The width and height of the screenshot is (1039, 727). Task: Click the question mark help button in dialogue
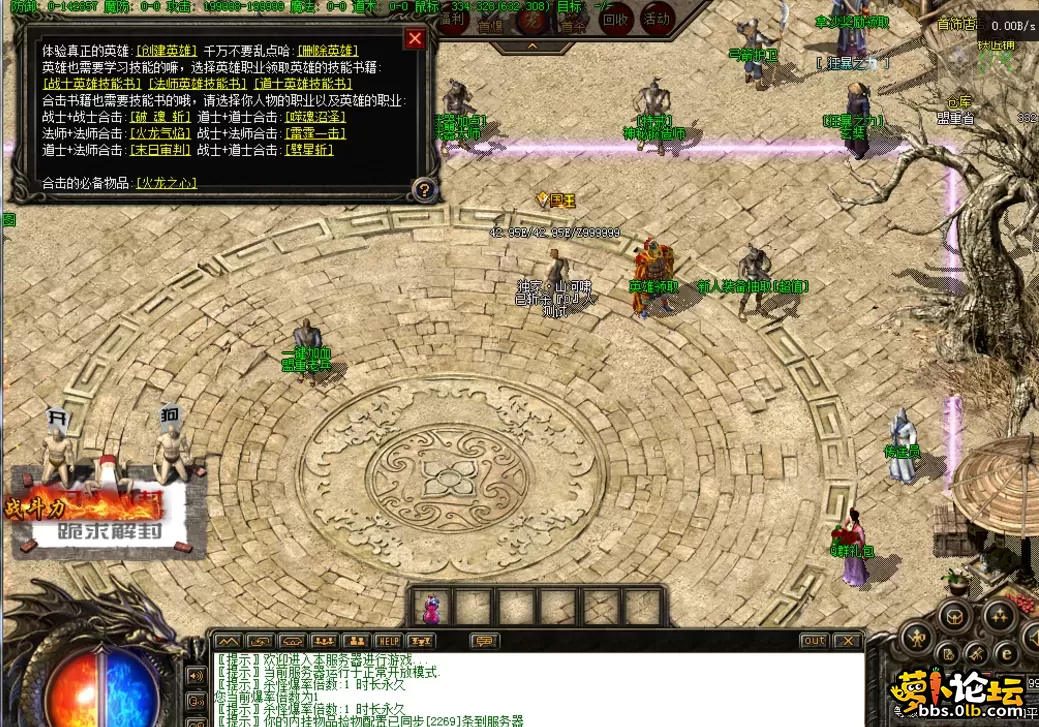(x=424, y=190)
